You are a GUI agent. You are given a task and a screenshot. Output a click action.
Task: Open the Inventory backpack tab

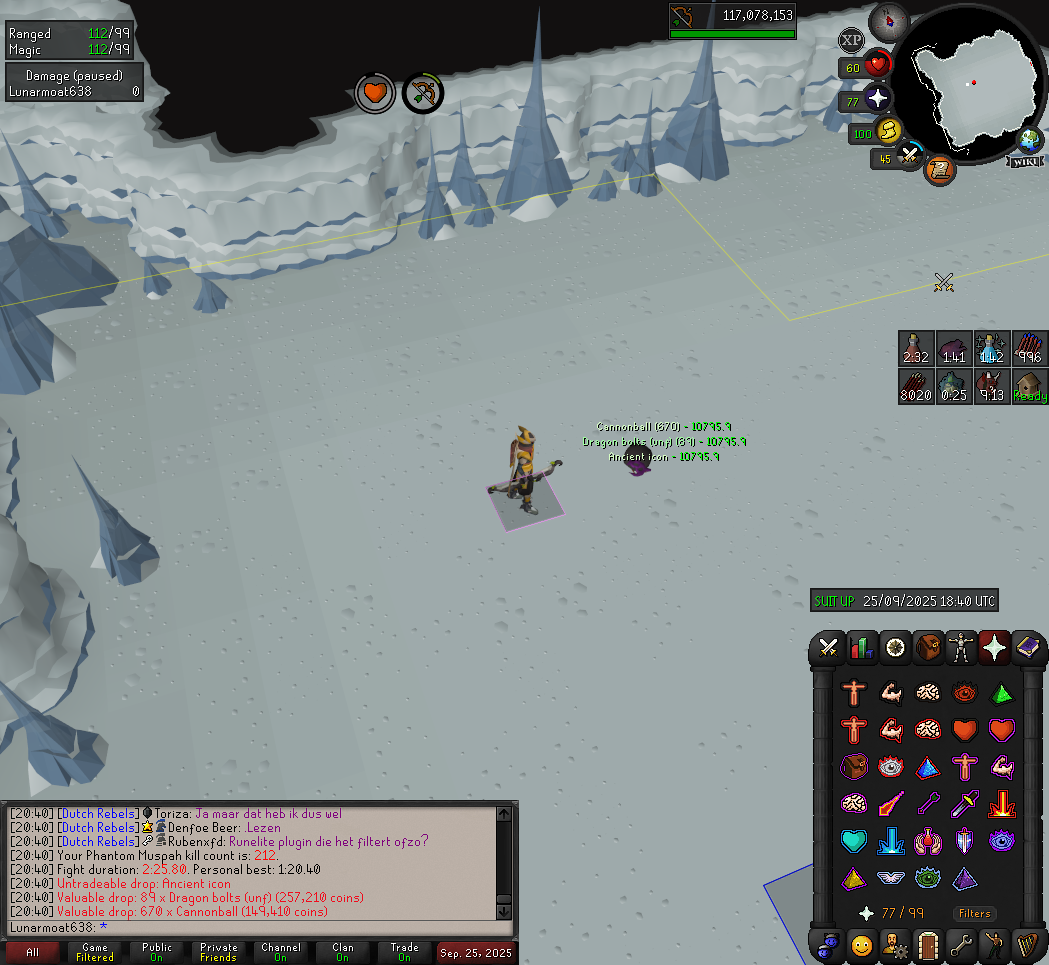tap(928, 648)
